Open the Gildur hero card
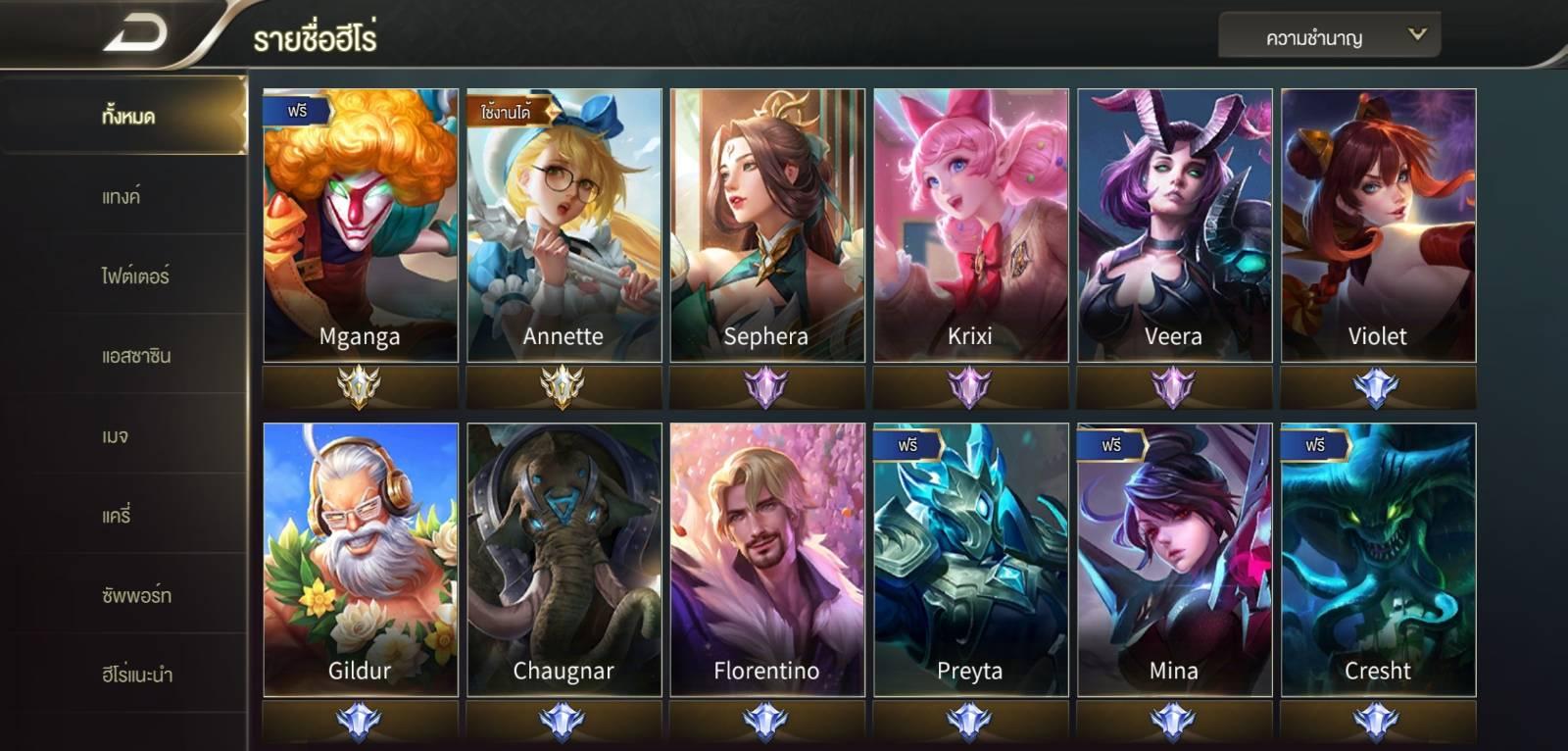The height and width of the screenshot is (751, 1568). tap(360, 560)
